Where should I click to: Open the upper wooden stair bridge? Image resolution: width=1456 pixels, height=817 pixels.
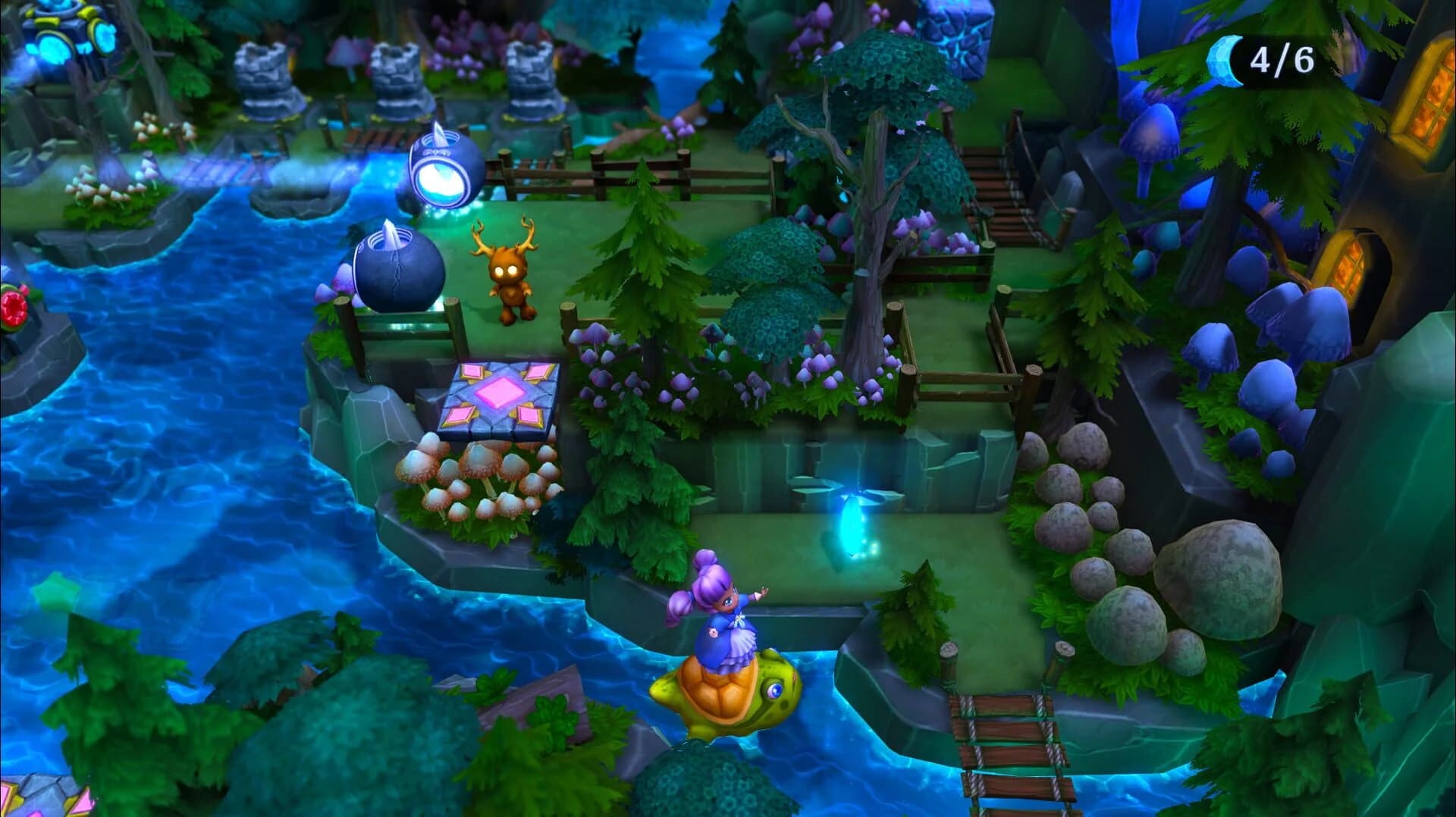point(993,189)
